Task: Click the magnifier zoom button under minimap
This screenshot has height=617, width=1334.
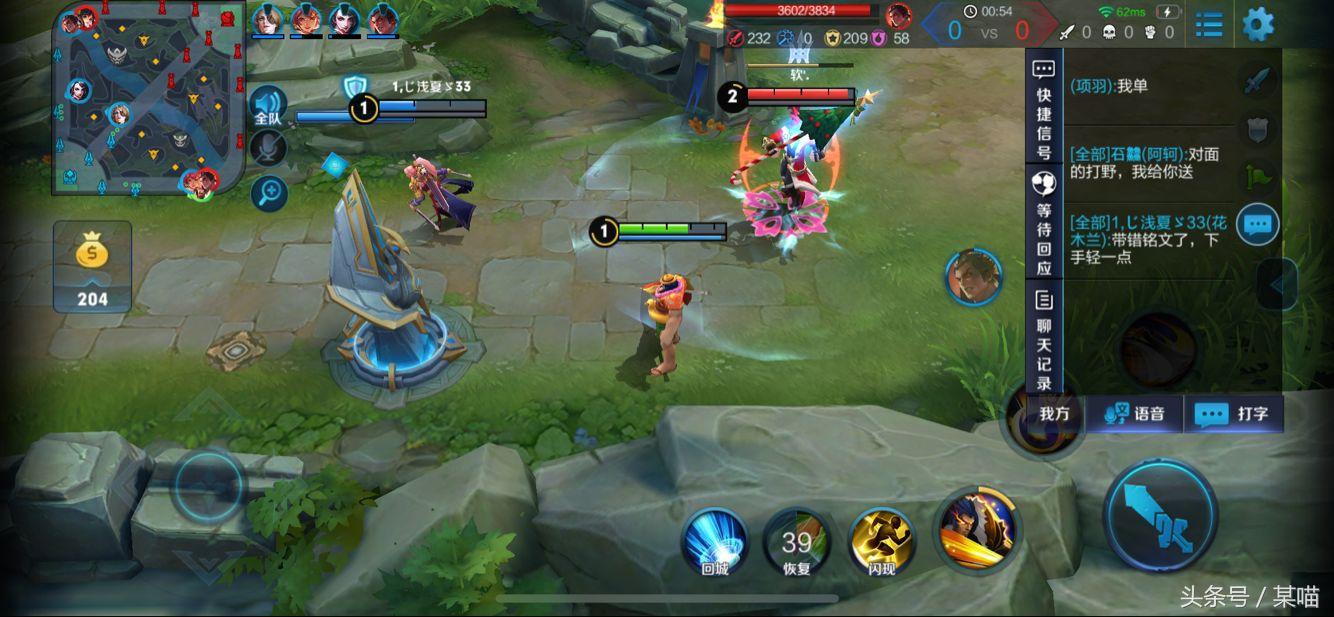Action: (268, 193)
